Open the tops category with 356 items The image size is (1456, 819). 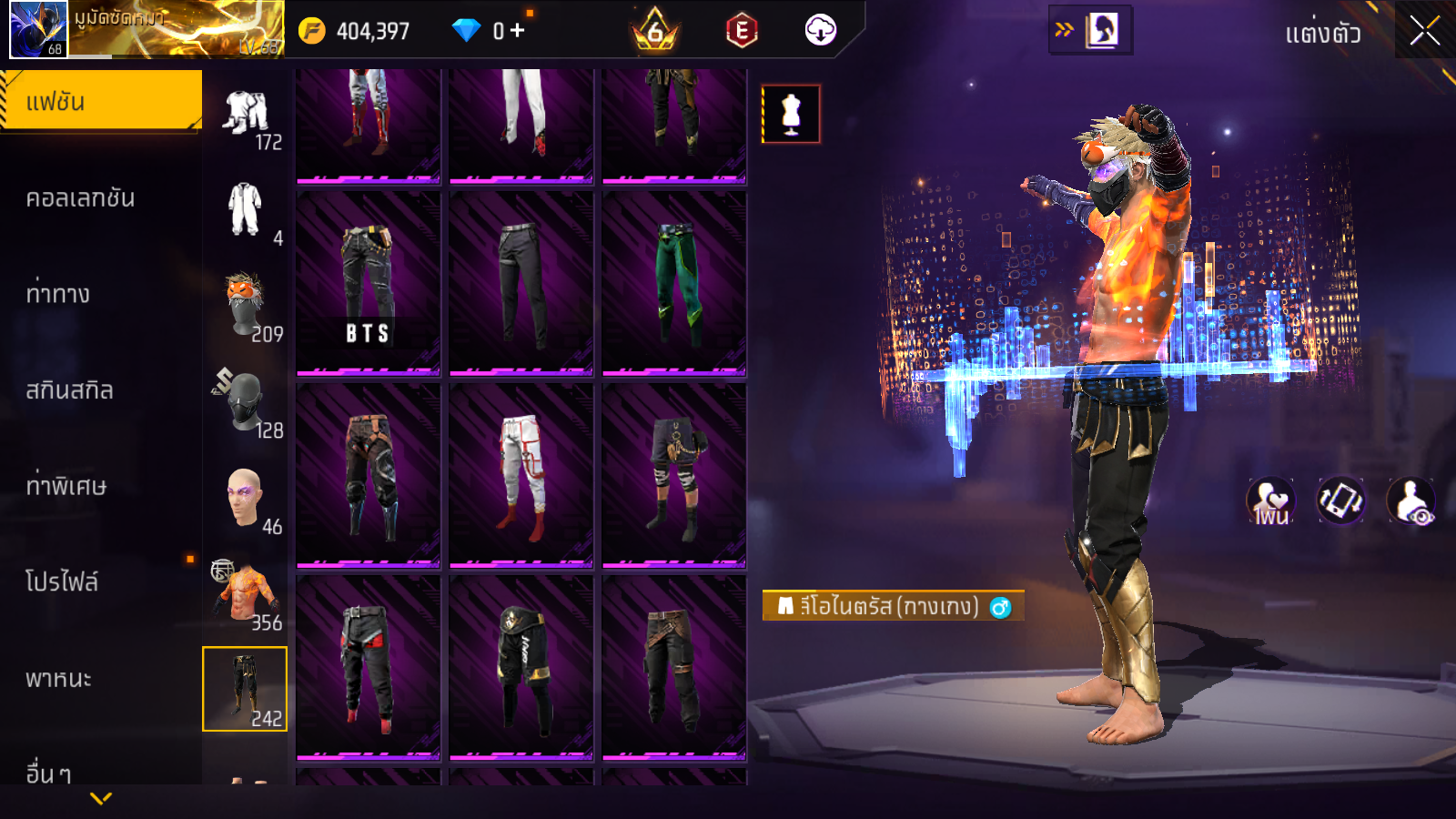point(246,594)
